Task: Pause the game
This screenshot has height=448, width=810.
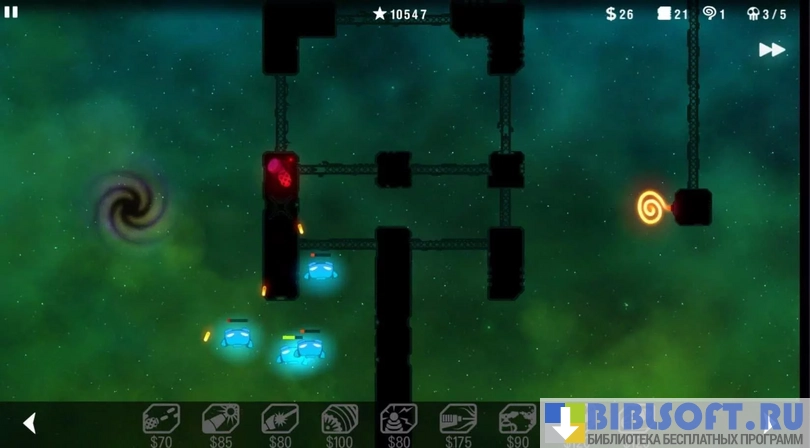Action: pyautogui.click(x=11, y=12)
